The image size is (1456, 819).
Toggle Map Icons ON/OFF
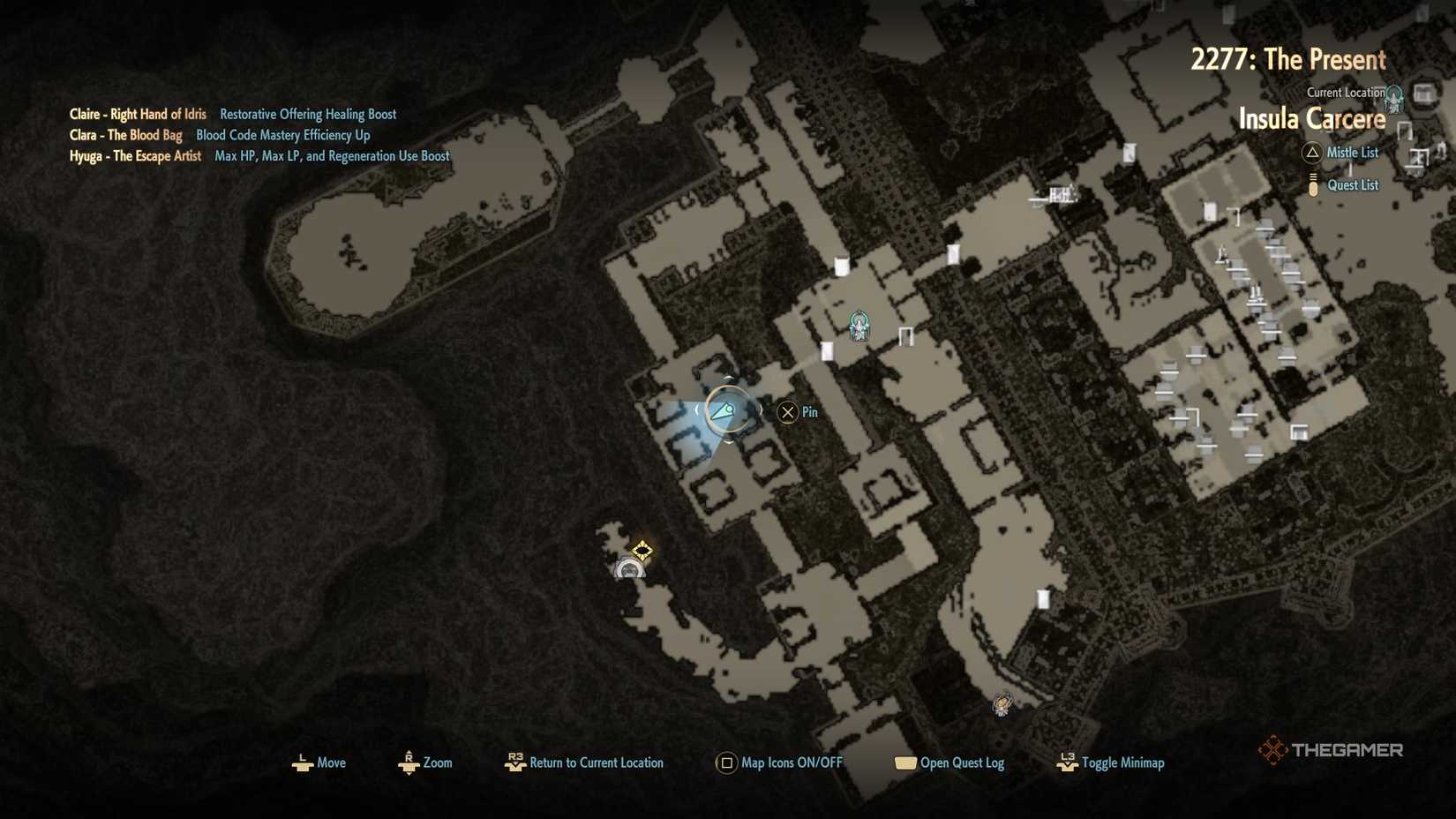726,762
